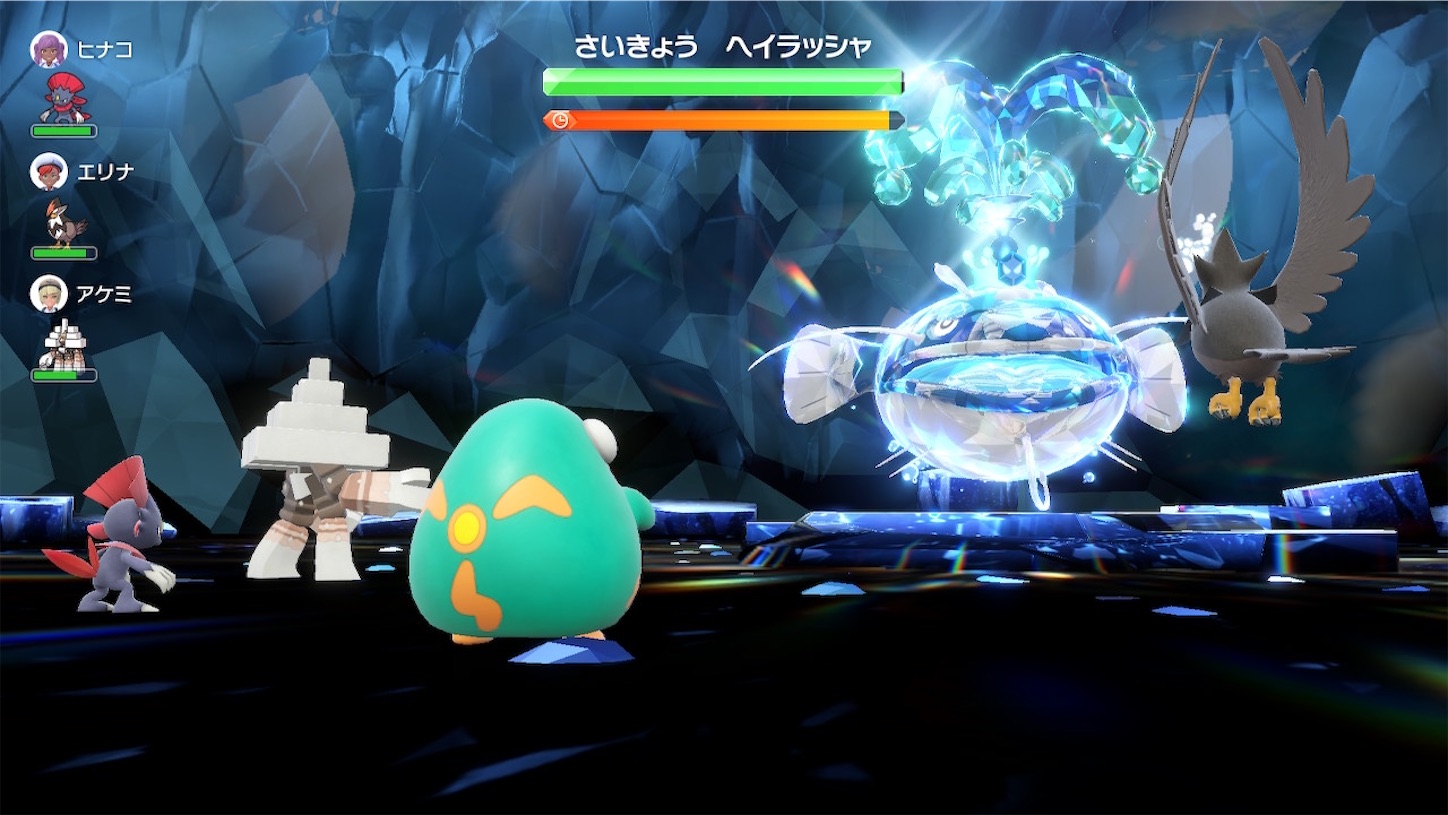
Task: Toggle ヒナコ's Pokémon HP bar
Action: tap(62, 129)
